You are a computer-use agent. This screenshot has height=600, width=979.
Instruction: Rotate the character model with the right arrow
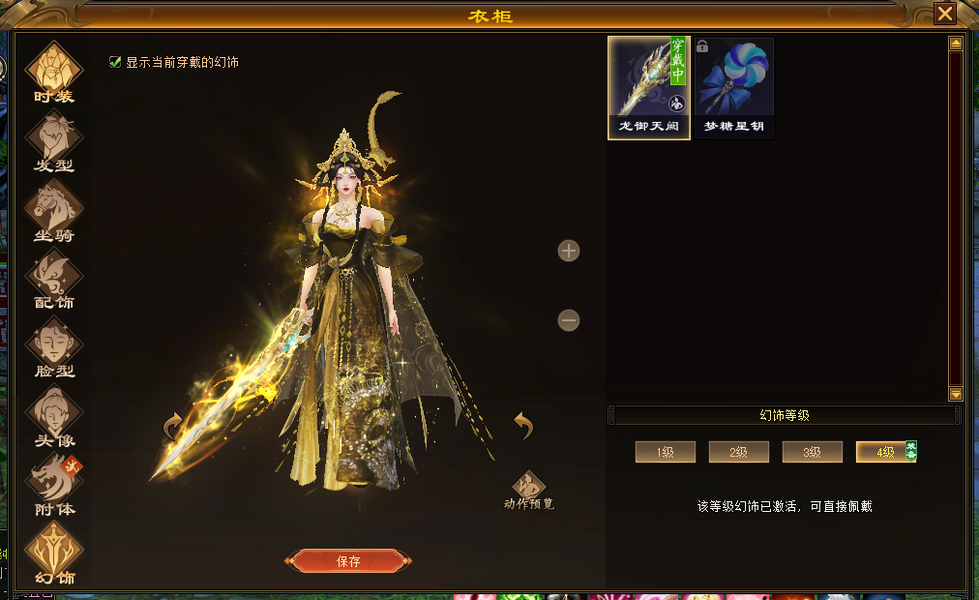click(523, 425)
